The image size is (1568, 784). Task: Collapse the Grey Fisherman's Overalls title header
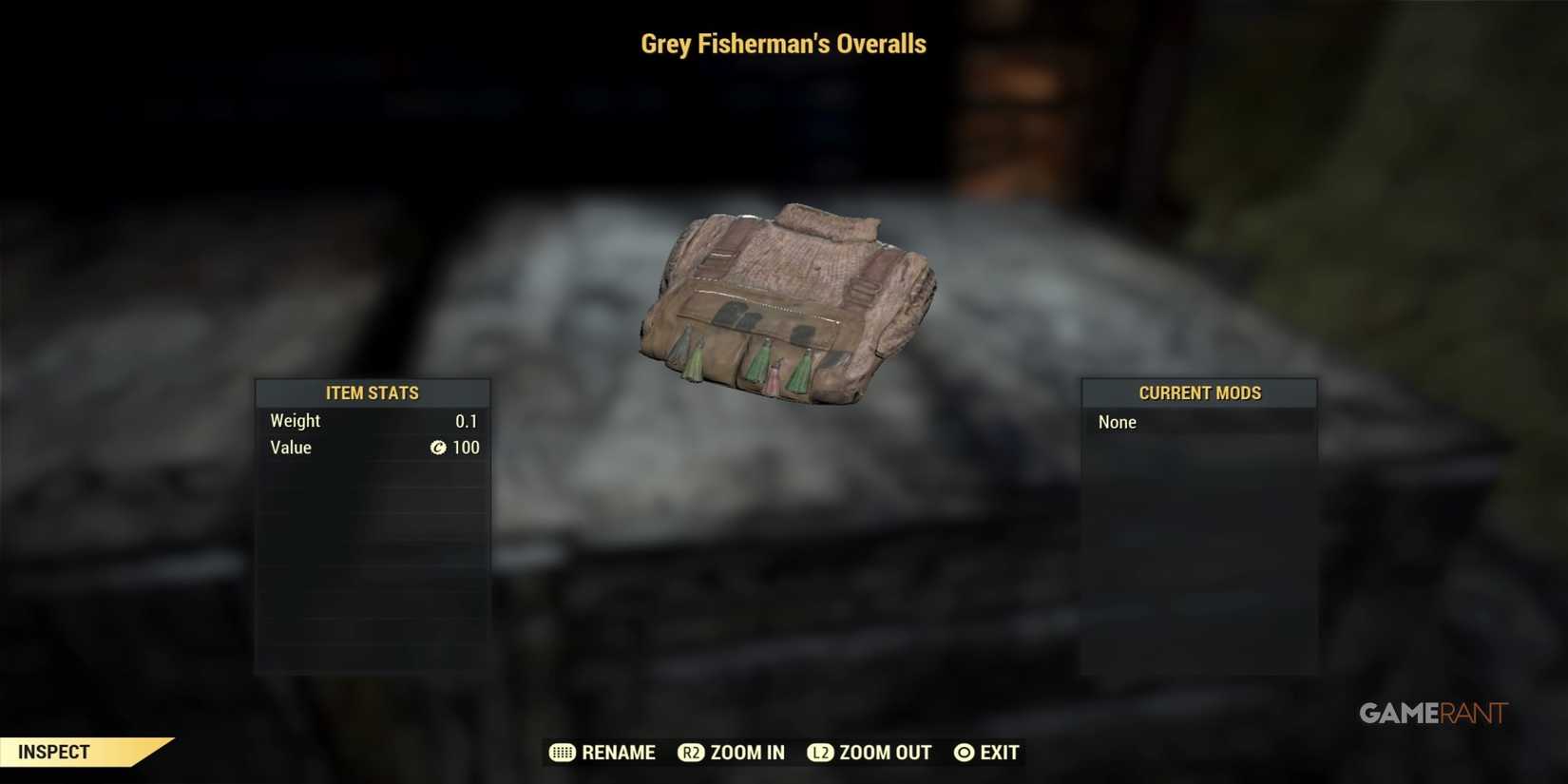[783, 43]
